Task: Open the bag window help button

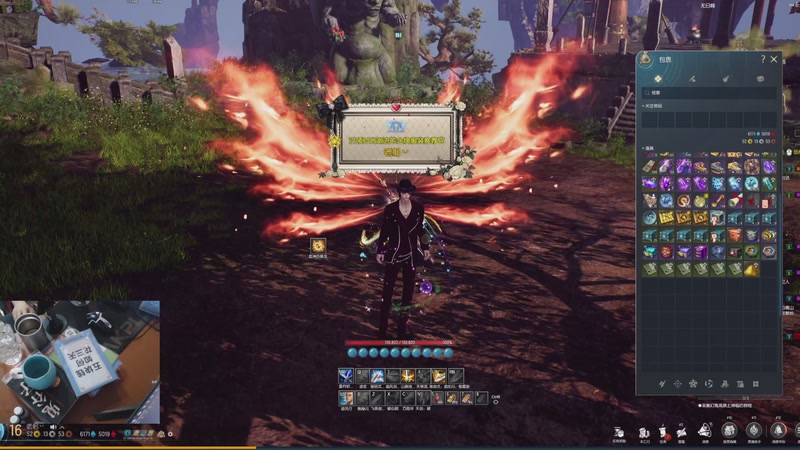Action: [763, 59]
